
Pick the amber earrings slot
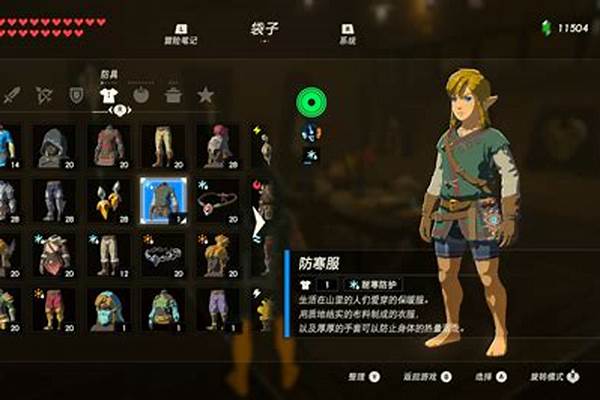click(x=107, y=200)
